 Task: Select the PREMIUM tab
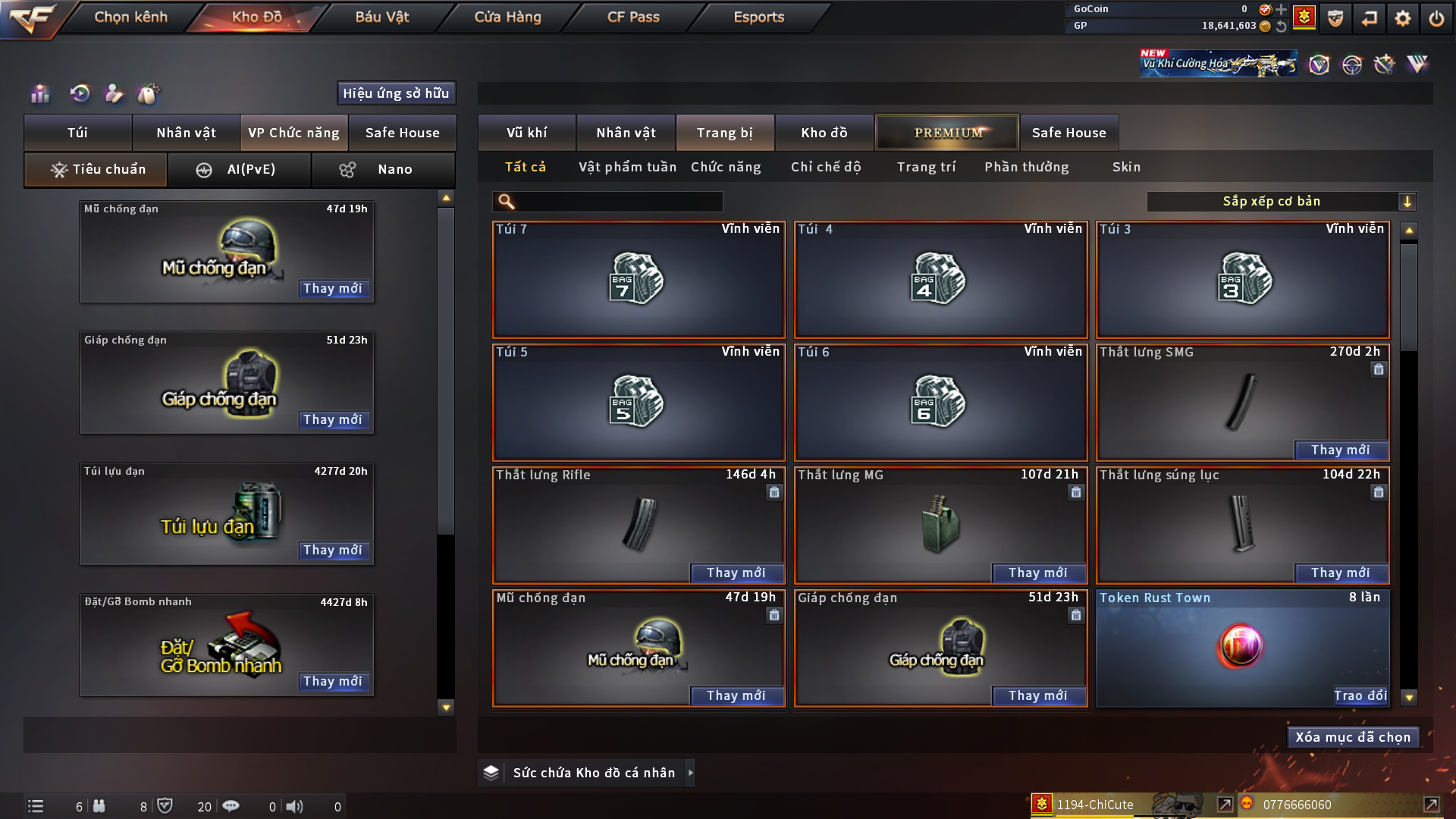947,133
